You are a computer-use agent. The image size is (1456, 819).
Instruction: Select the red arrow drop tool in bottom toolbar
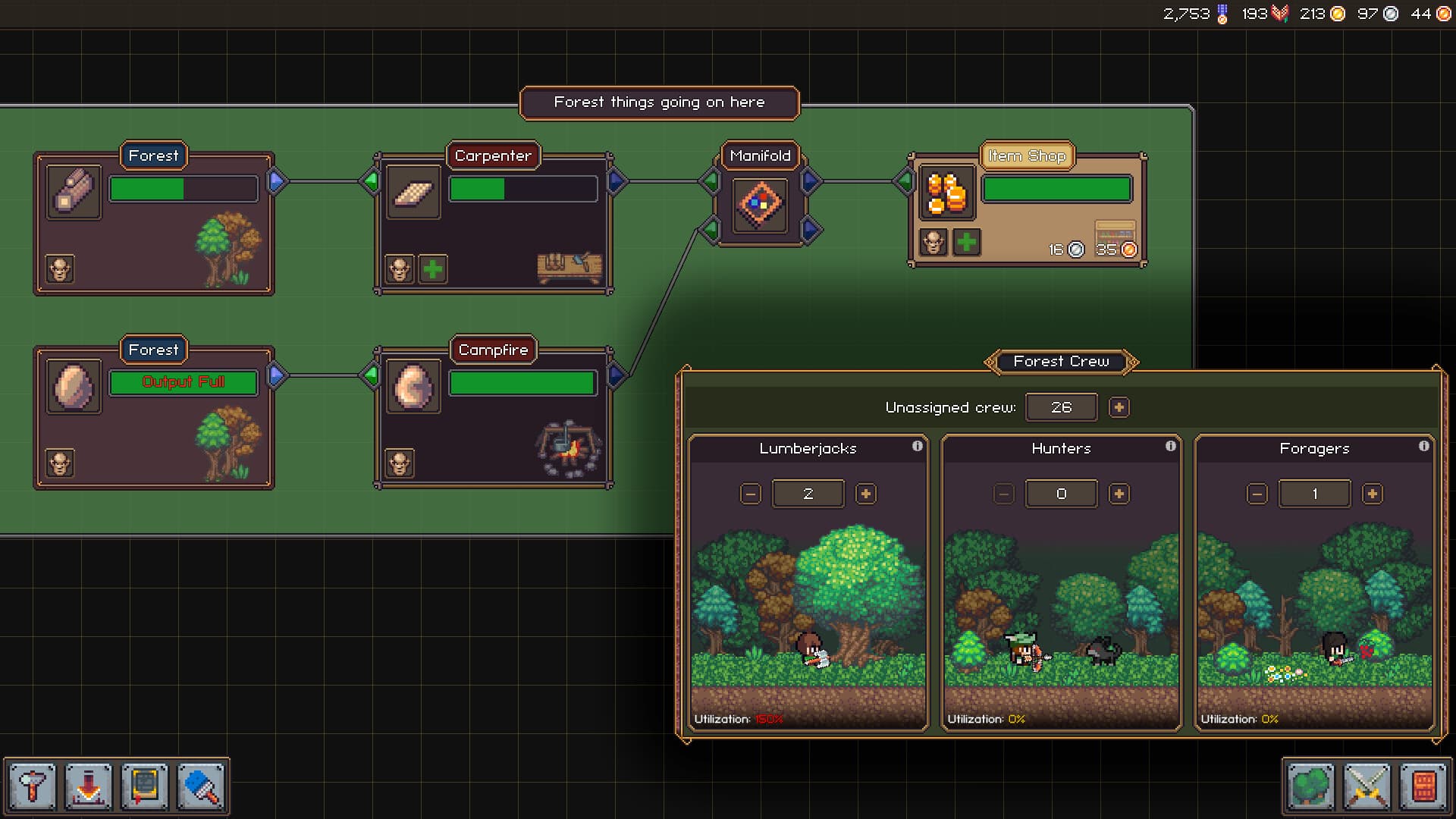click(x=88, y=786)
